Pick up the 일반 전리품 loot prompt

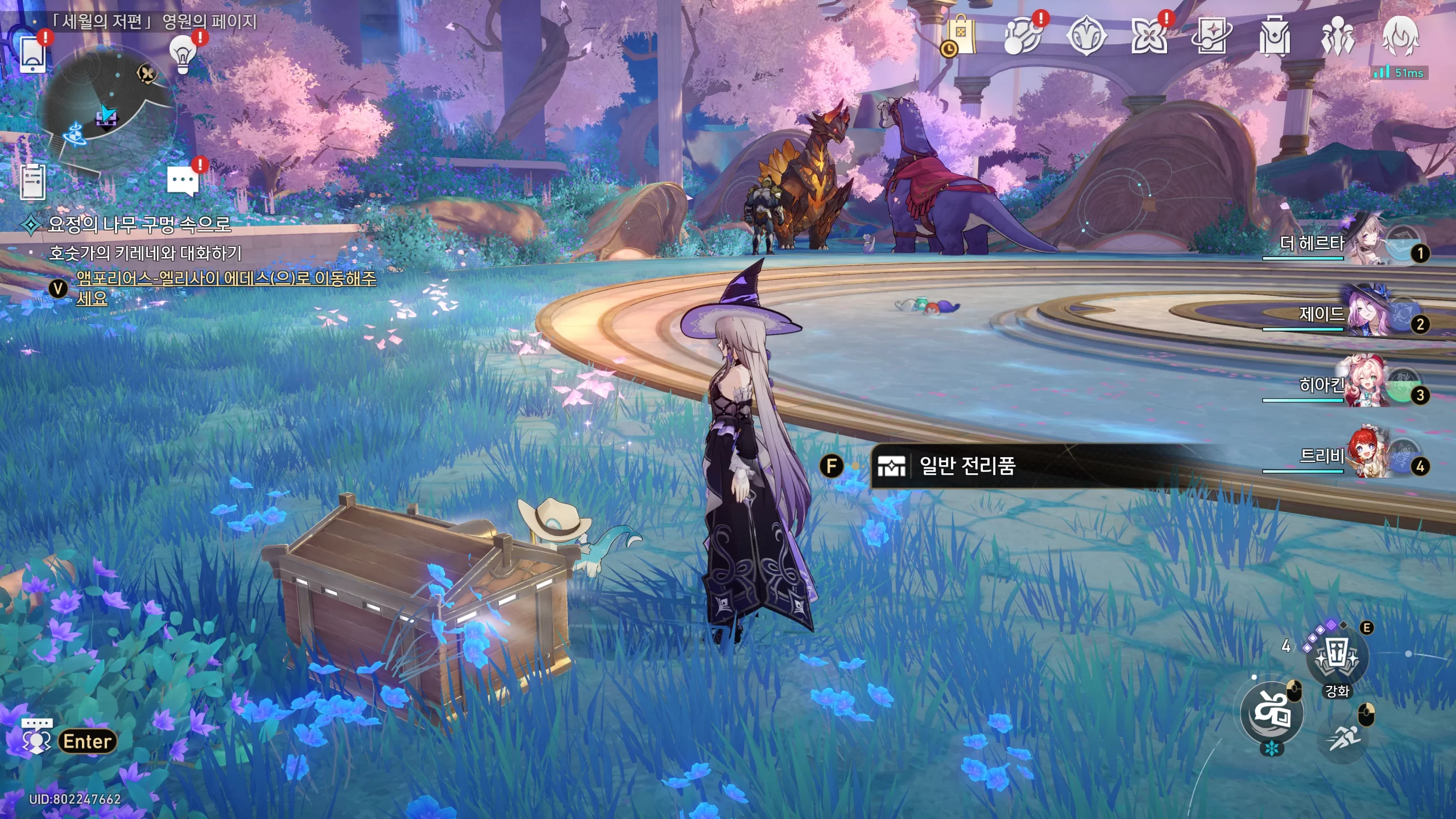tap(967, 466)
